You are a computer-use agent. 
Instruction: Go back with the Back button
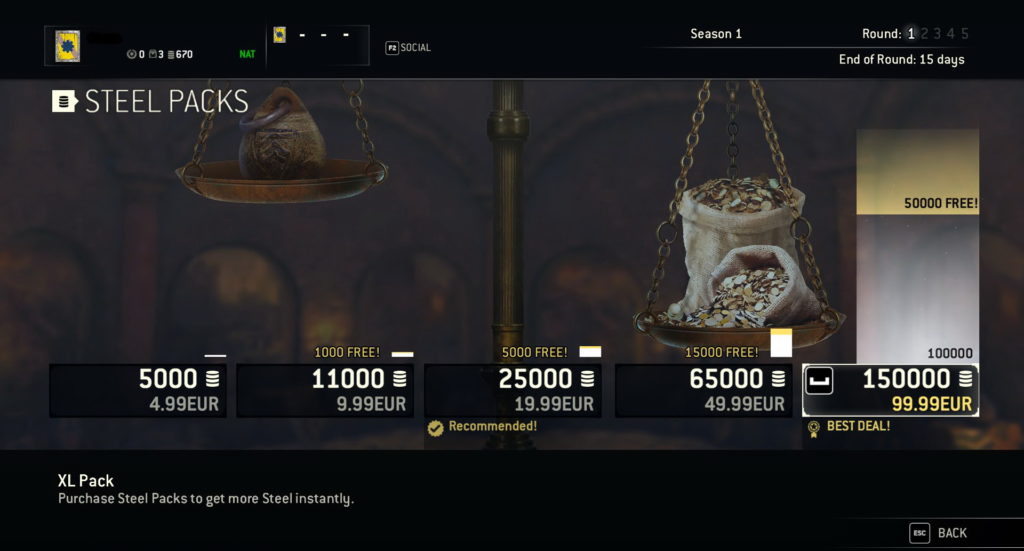pyautogui.click(x=939, y=533)
